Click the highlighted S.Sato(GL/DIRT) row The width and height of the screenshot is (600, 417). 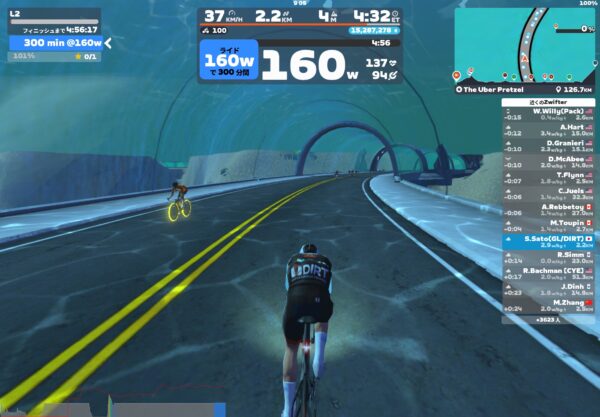[549, 240]
